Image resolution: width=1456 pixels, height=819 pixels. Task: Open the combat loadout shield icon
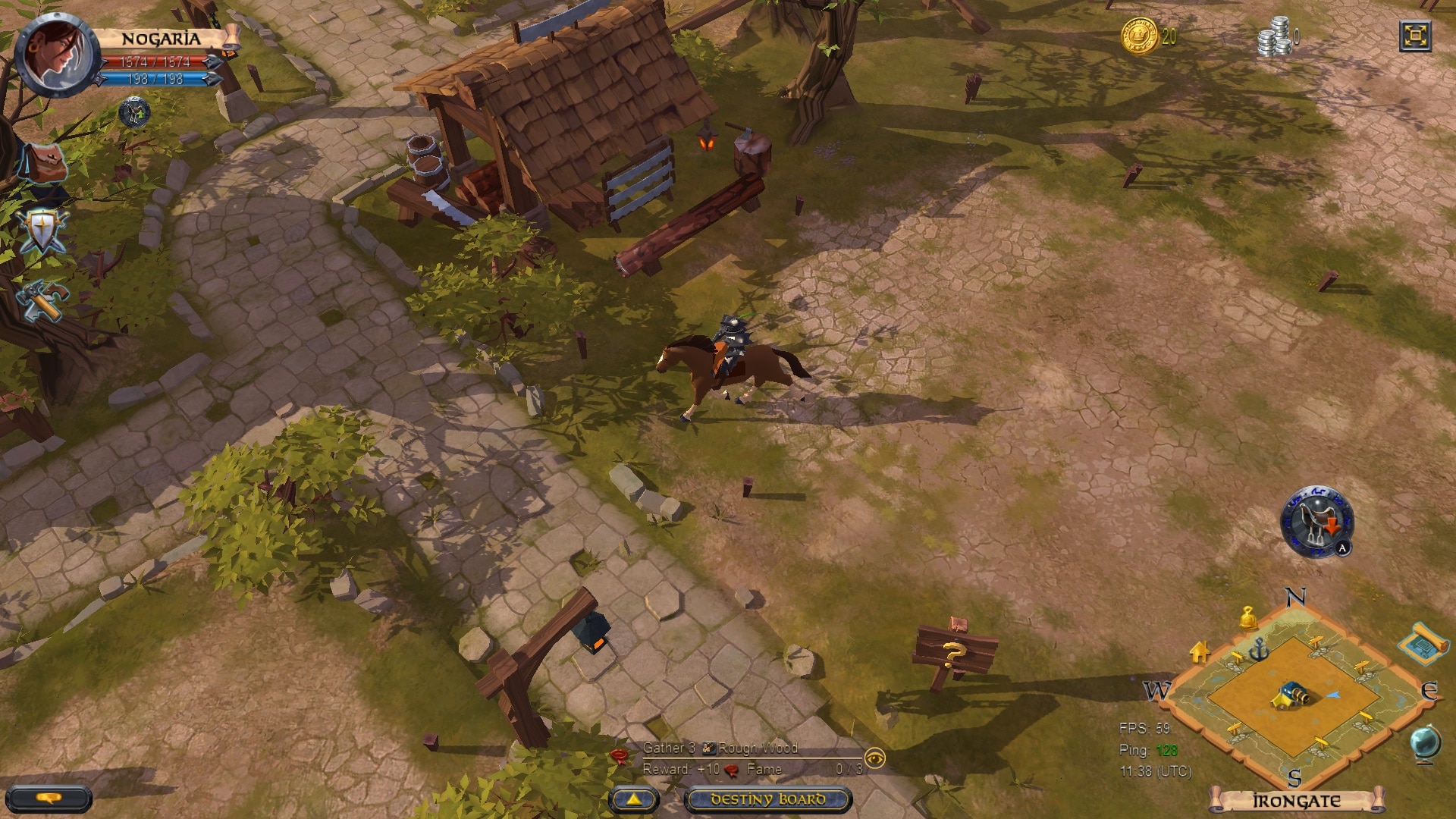(44, 230)
